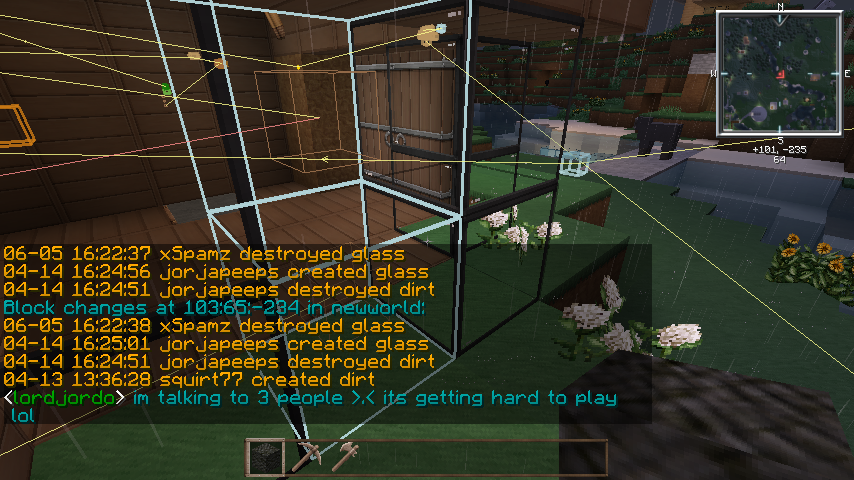Viewport: 854px width, 480px height.
Task: Select the pickaxe in the hotbar
Action: (306, 457)
